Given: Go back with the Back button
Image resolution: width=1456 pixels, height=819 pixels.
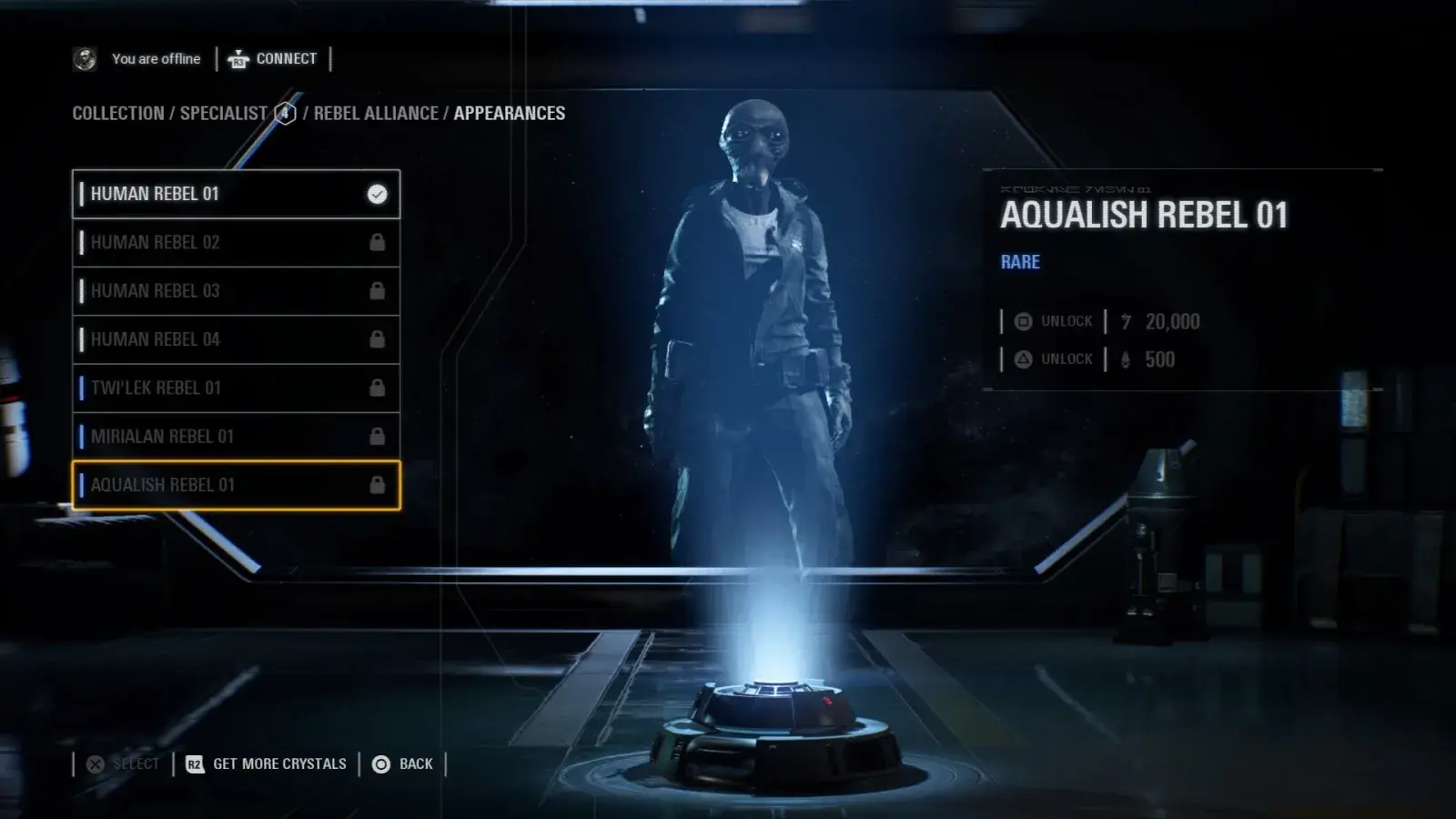Looking at the screenshot, I should 403,764.
